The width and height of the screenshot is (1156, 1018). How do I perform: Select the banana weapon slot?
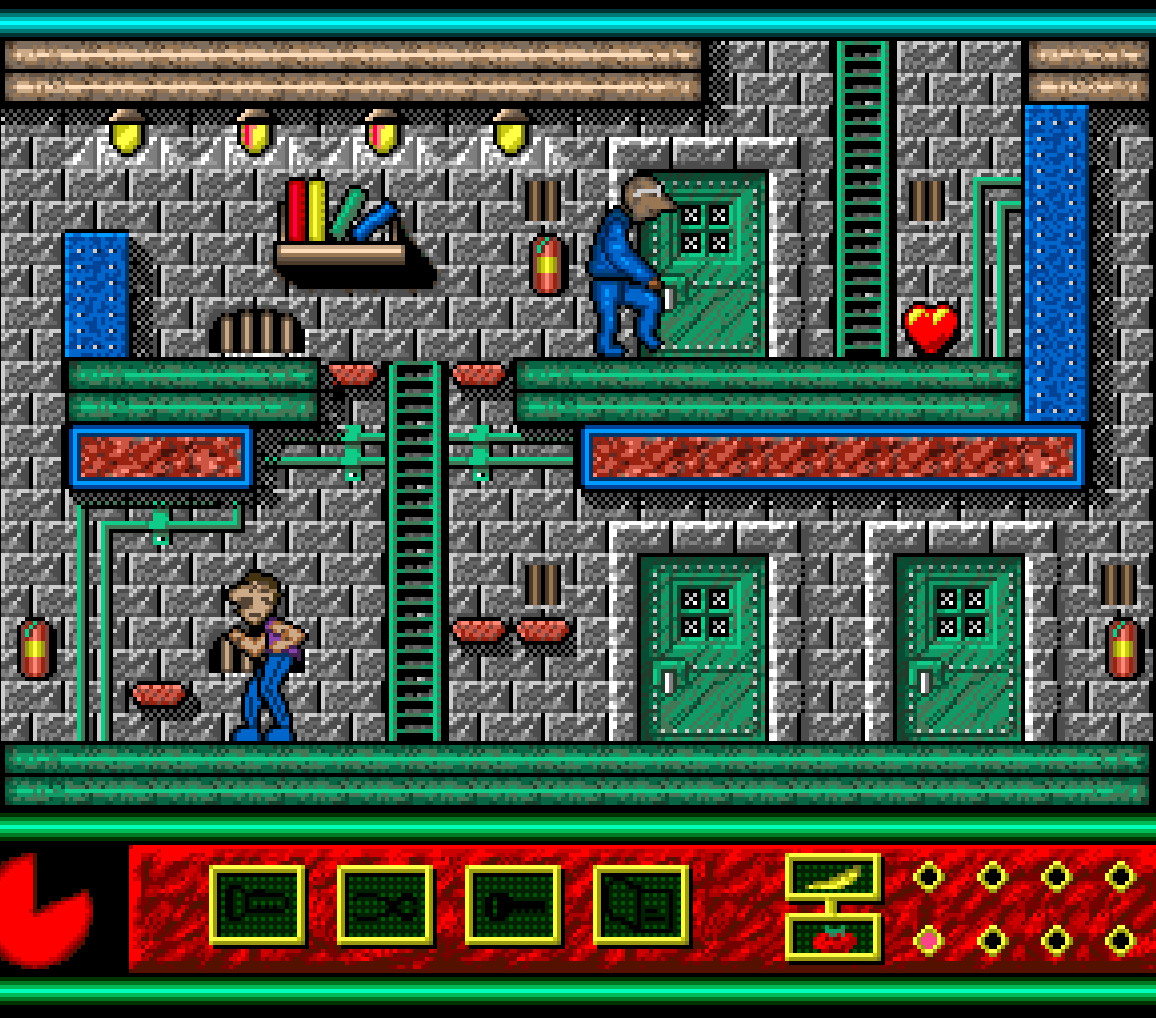point(832,877)
